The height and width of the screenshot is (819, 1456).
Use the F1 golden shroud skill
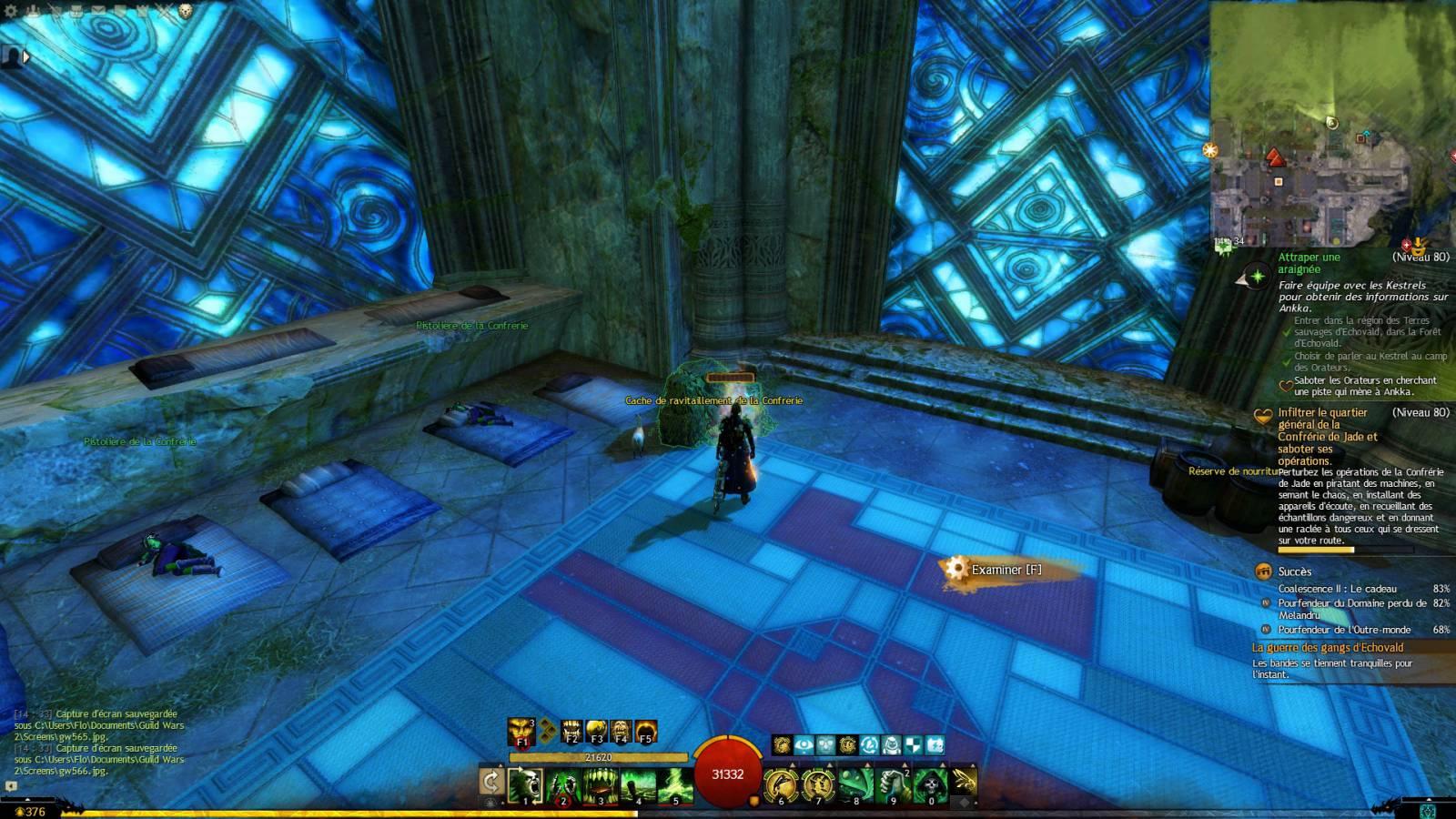tap(521, 730)
